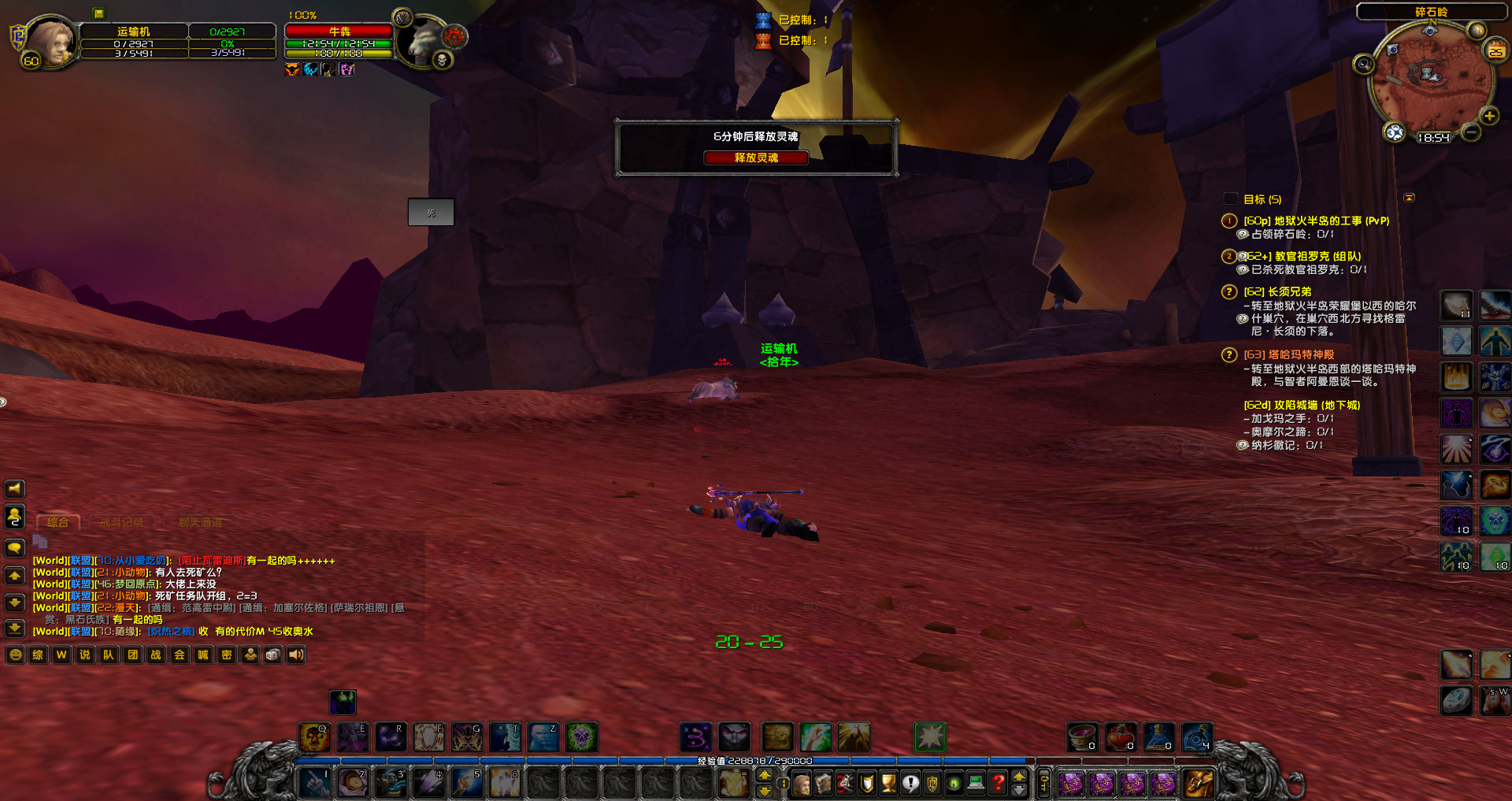Click the roll dice icon near chat buttons
Screen dimensions: 1512x801
(272, 655)
